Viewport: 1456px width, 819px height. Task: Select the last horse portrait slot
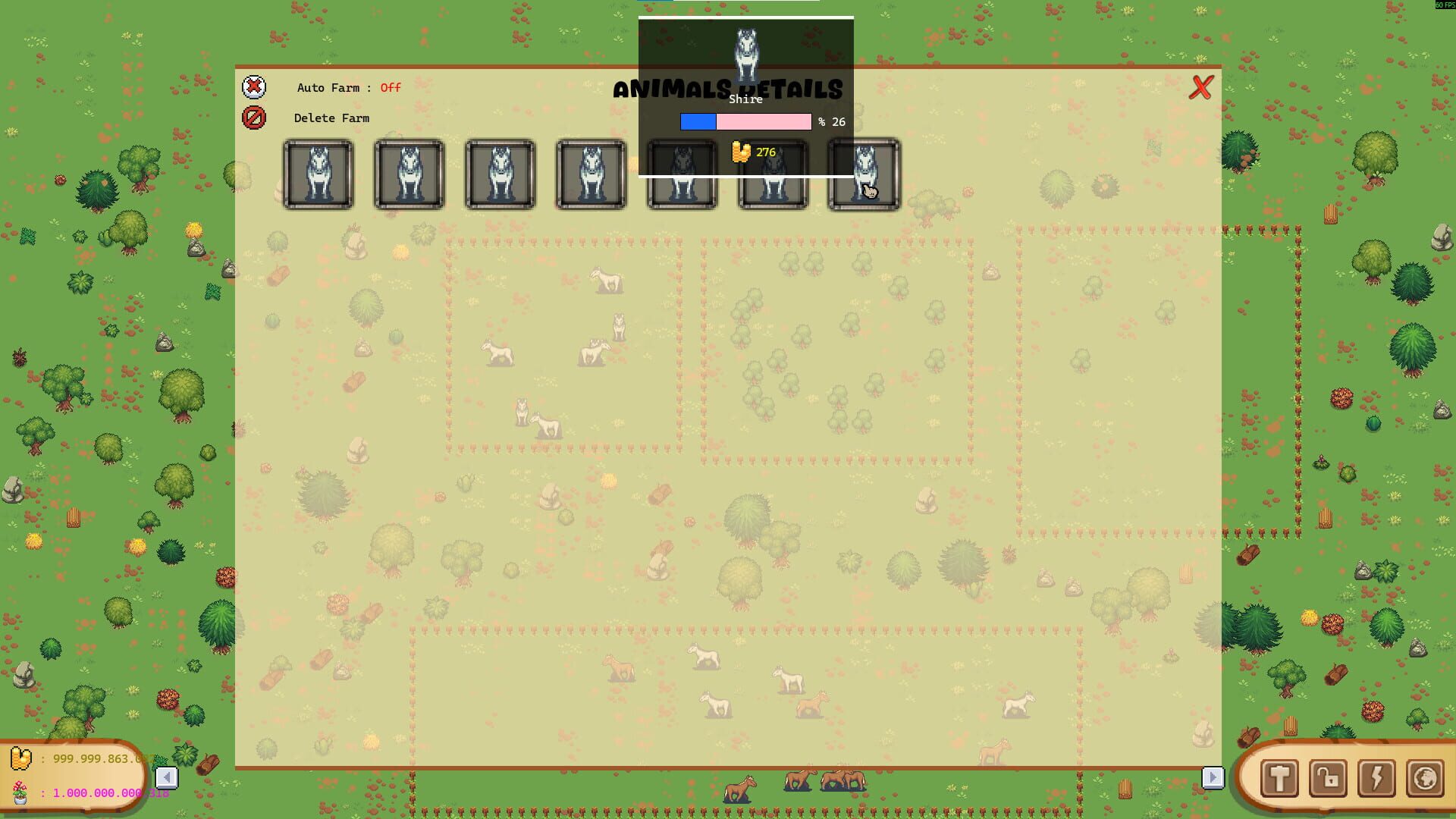[863, 174]
